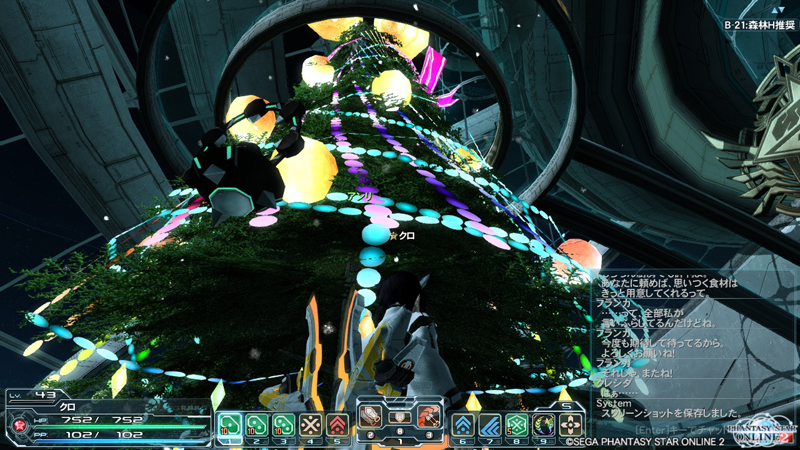The height and width of the screenshot is (450, 800).
Task: Trigger the blue upward chevrons skill
Action: click(463, 425)
